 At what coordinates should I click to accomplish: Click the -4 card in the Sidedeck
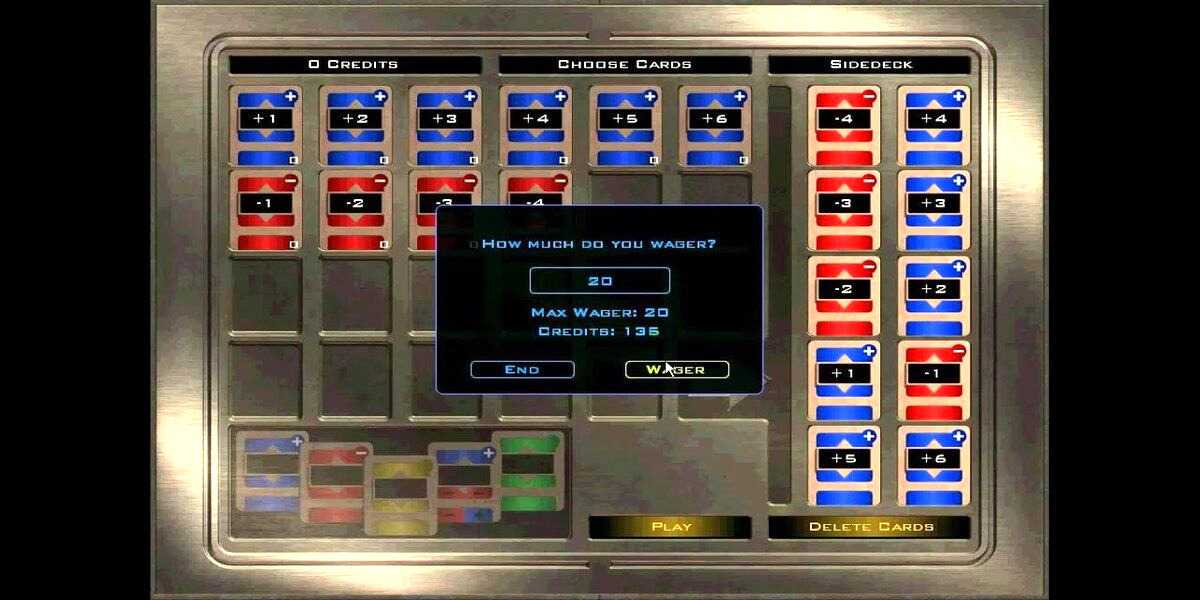844,125
